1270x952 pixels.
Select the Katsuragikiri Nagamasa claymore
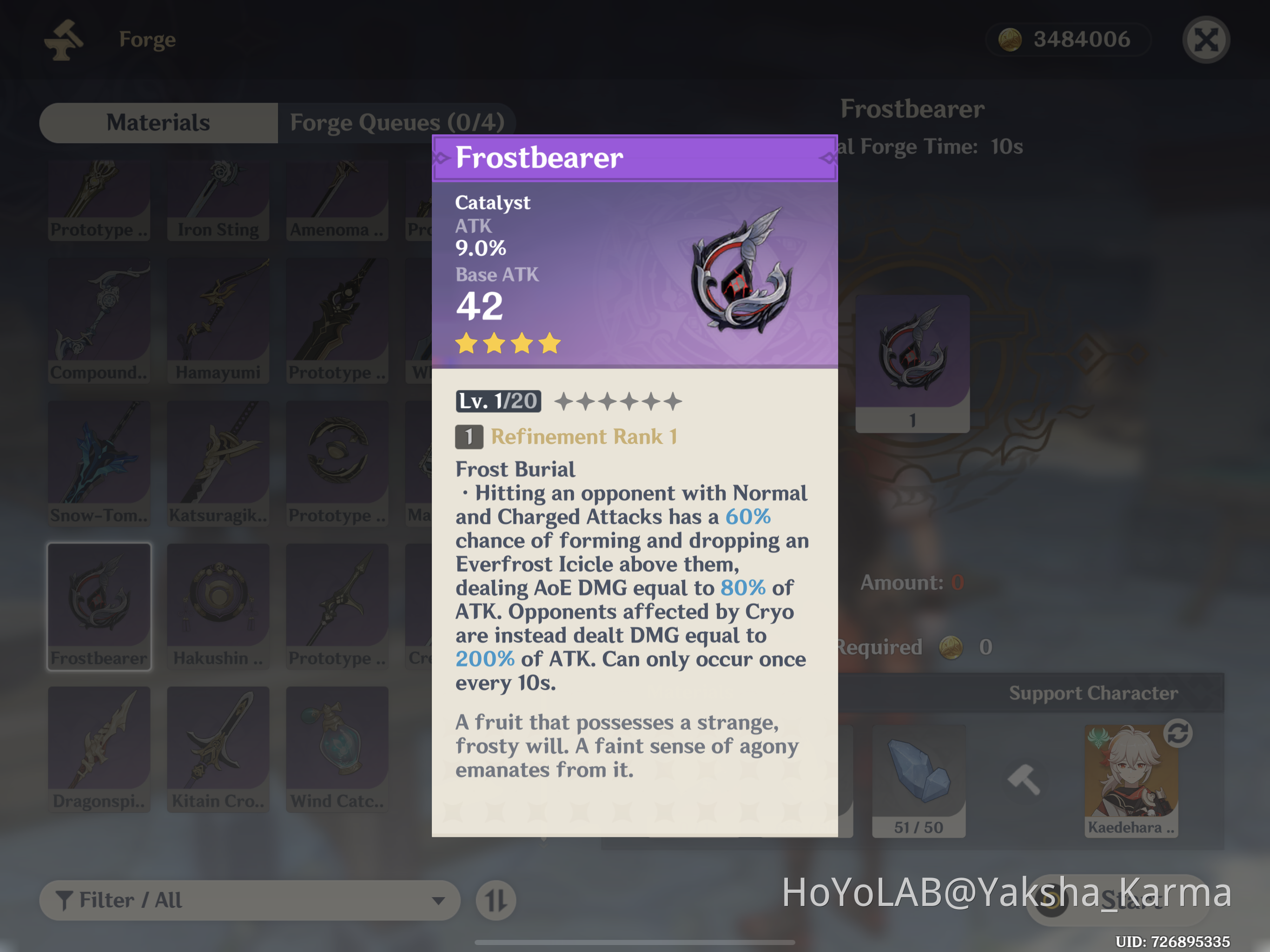pos(218,462)
